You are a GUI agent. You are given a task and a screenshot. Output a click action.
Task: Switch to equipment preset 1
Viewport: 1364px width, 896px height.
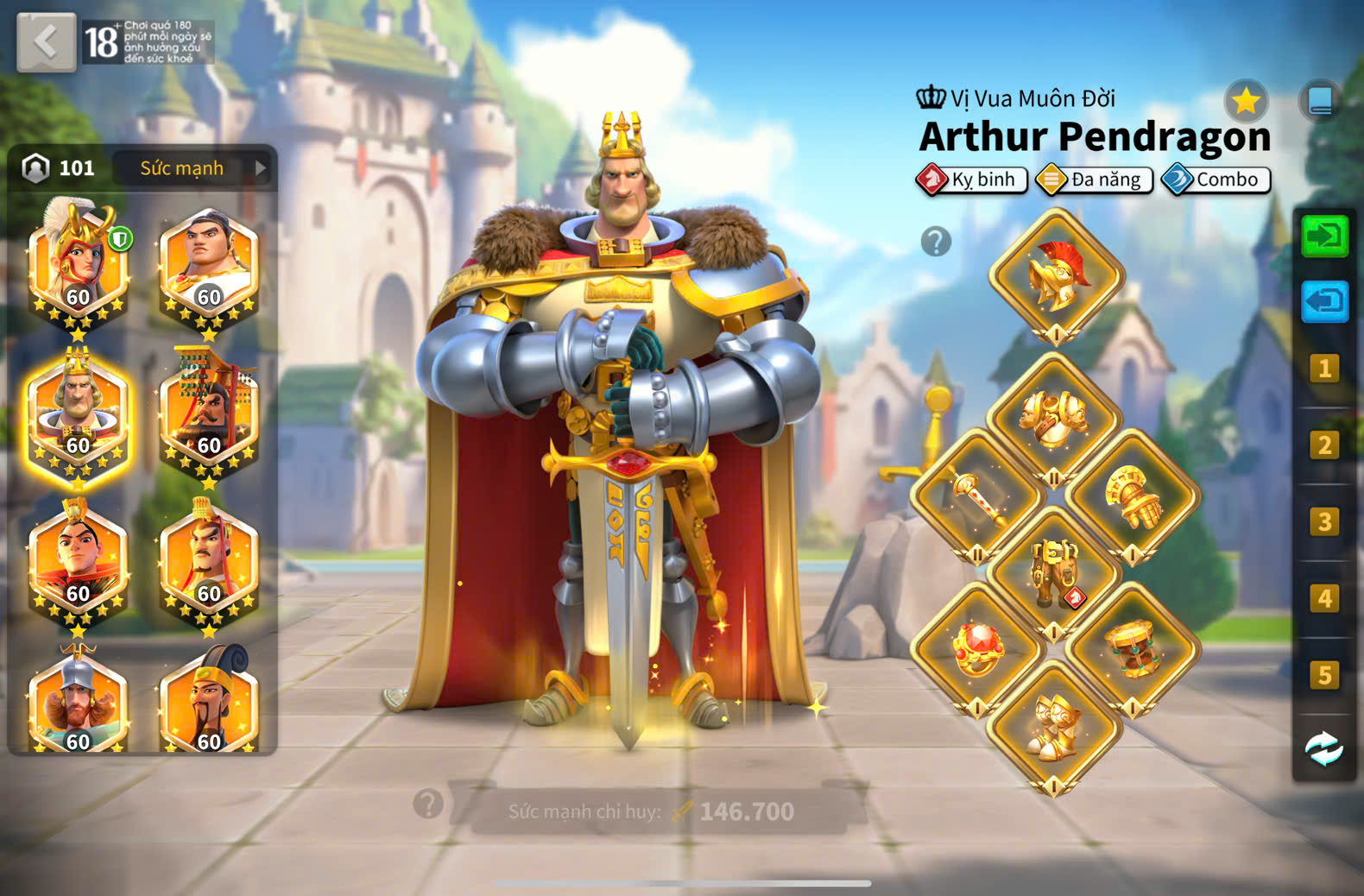[x=1324, y=369]
